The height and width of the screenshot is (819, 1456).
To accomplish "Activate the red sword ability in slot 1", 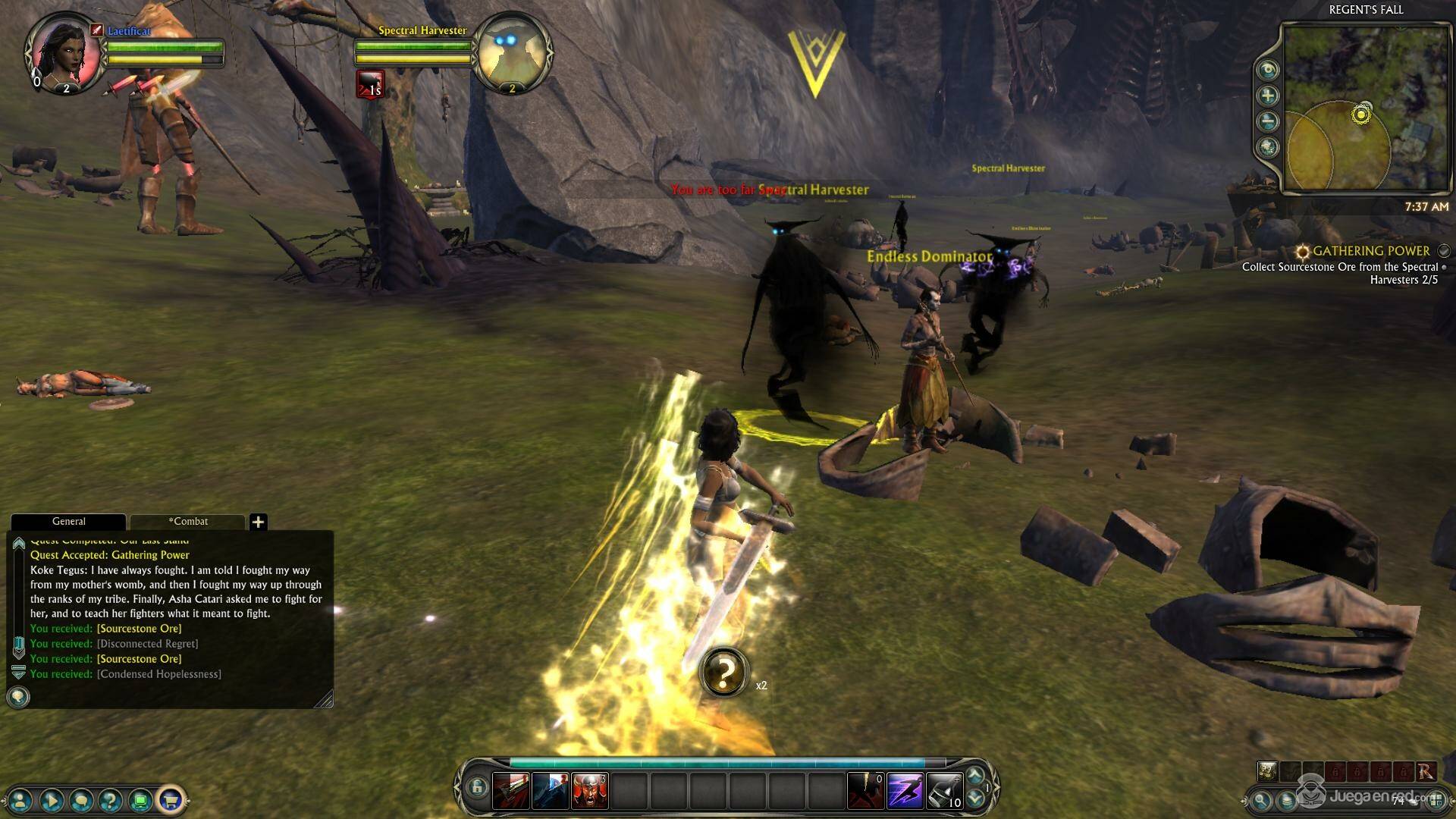I will 510,790.
